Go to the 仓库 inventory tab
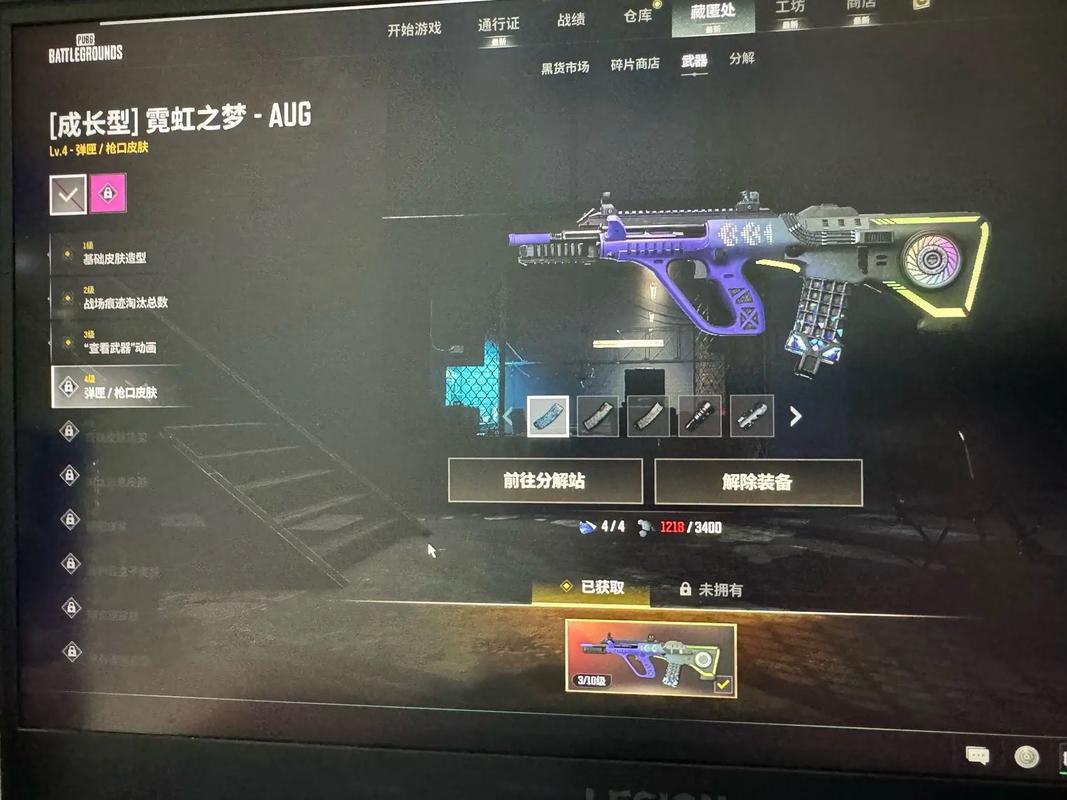 pos(638,16)
